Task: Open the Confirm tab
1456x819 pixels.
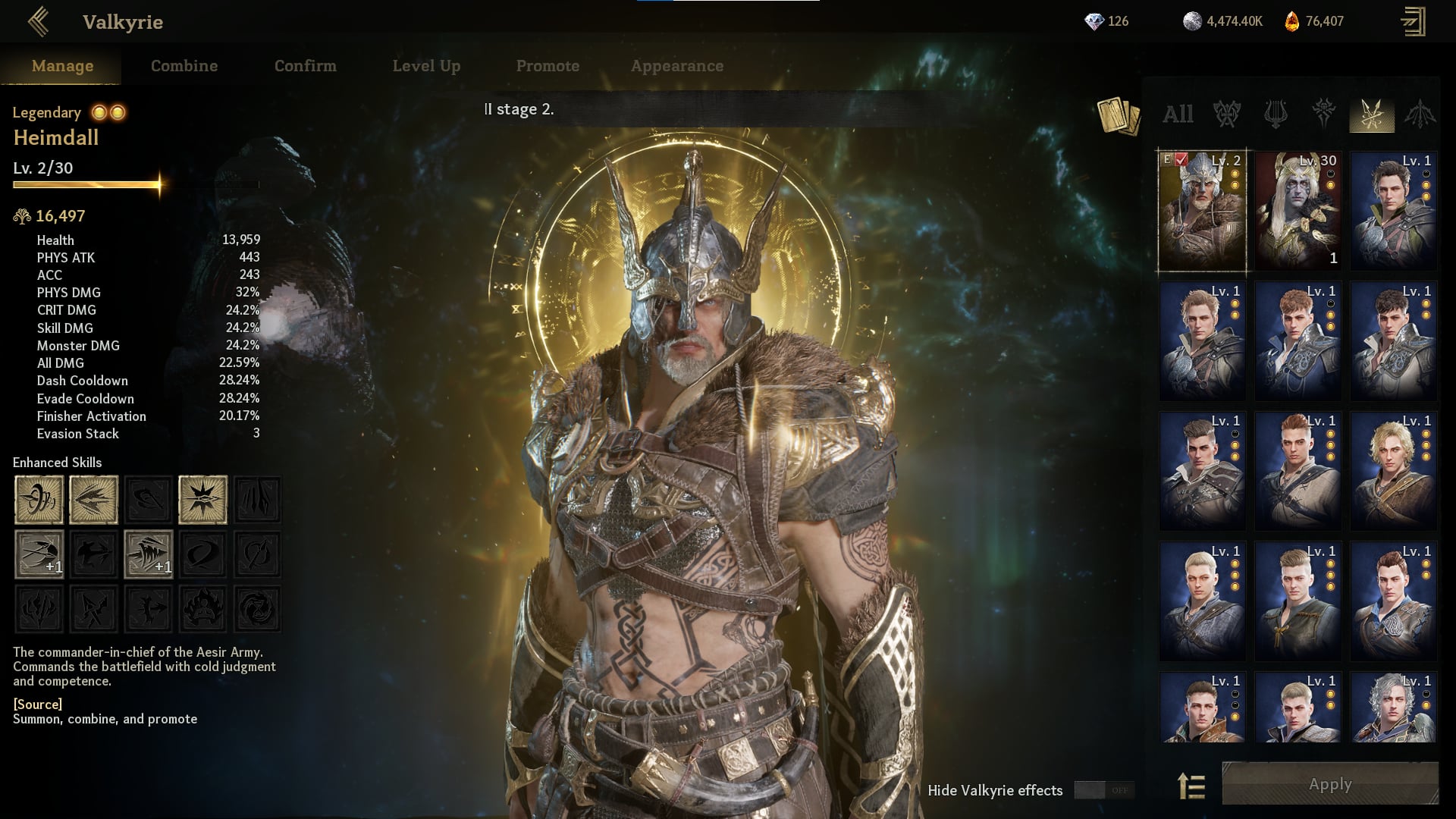Action: (305, 66)
